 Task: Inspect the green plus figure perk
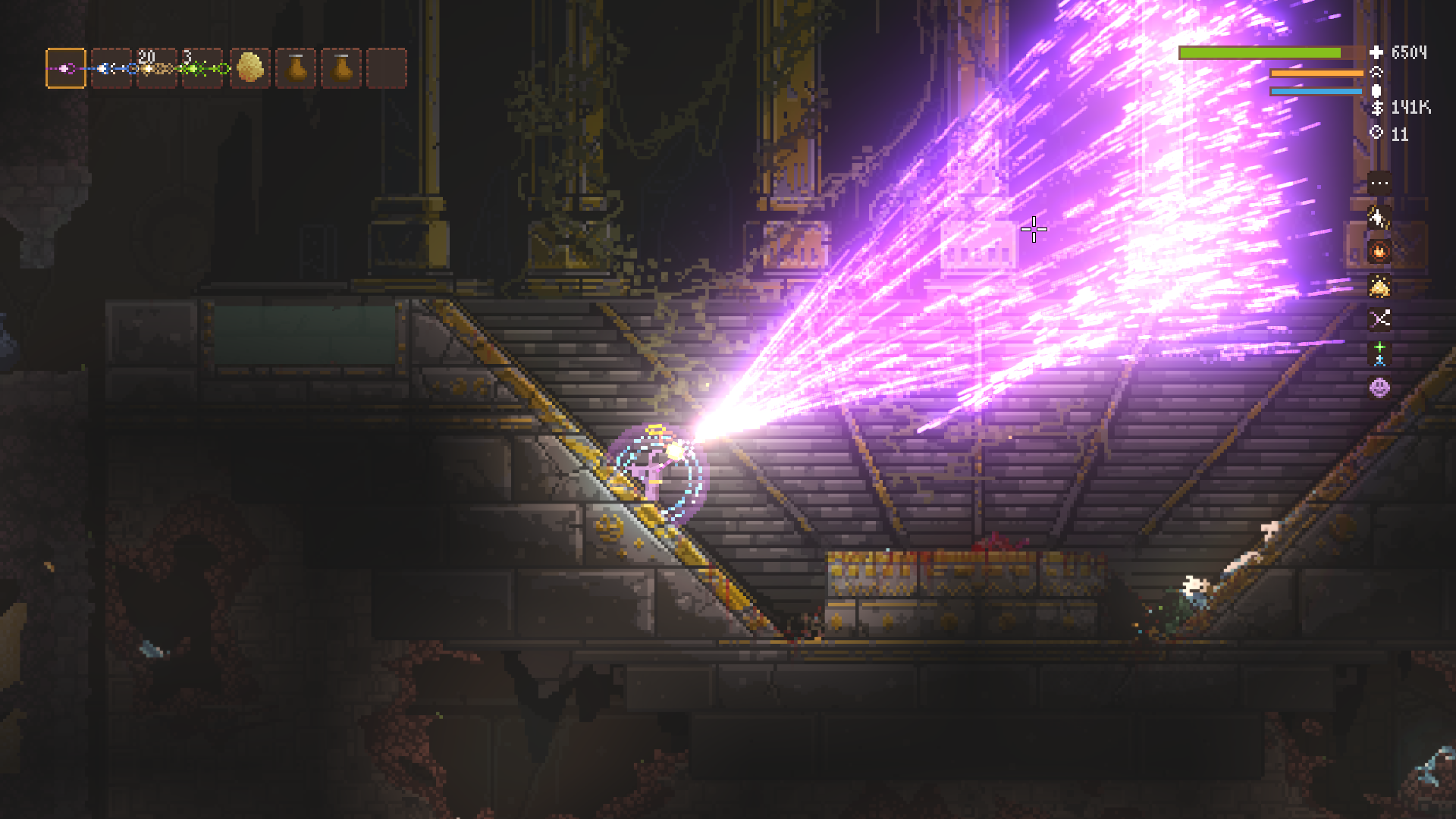click(1379, 353)
